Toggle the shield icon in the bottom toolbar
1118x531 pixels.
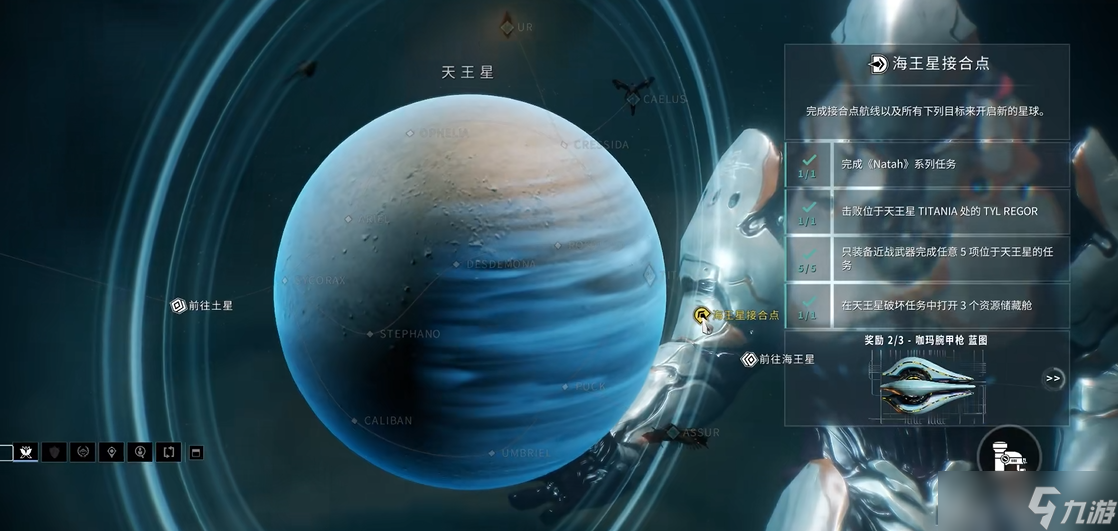55,452
